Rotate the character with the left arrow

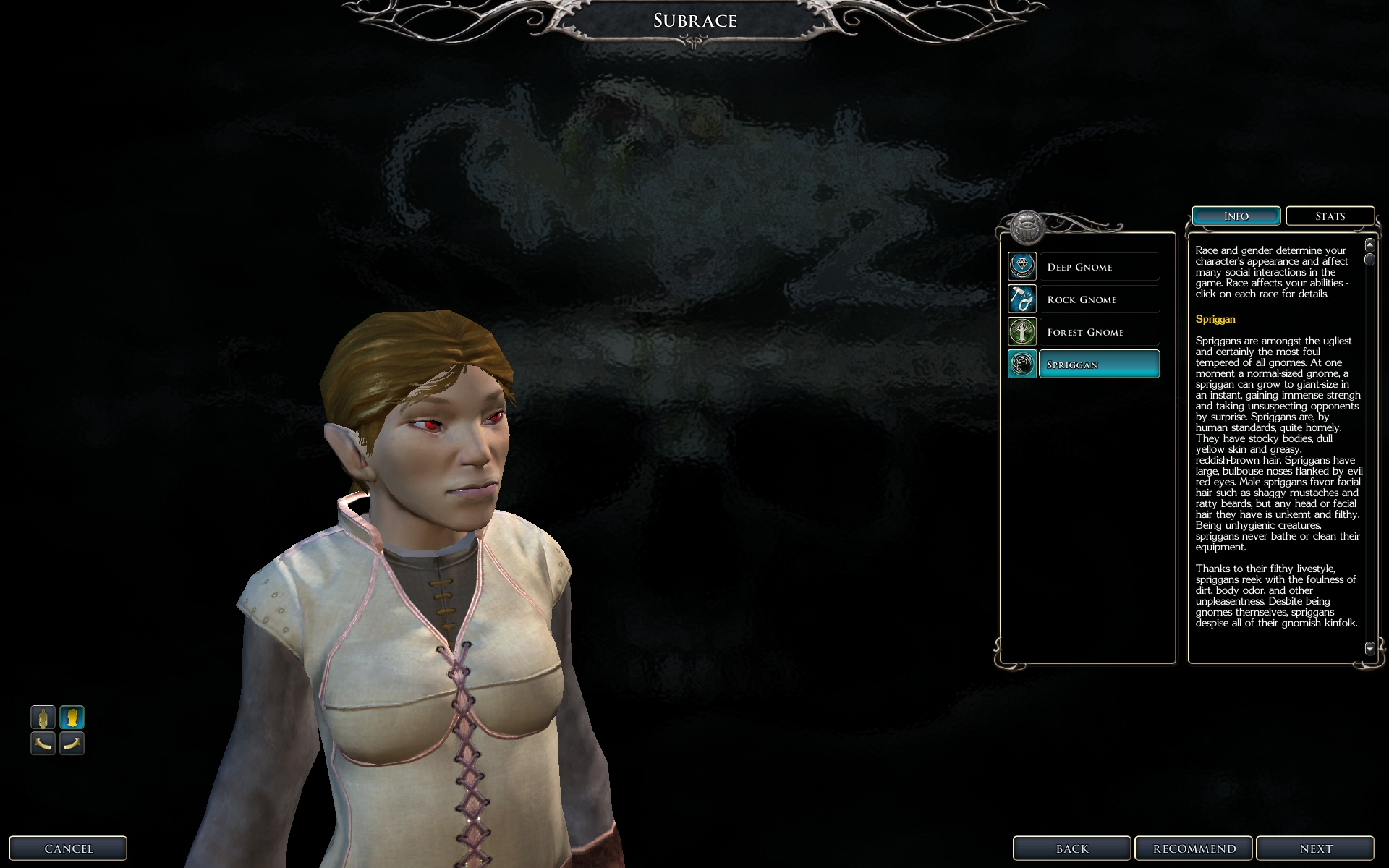tap(43, 743)
